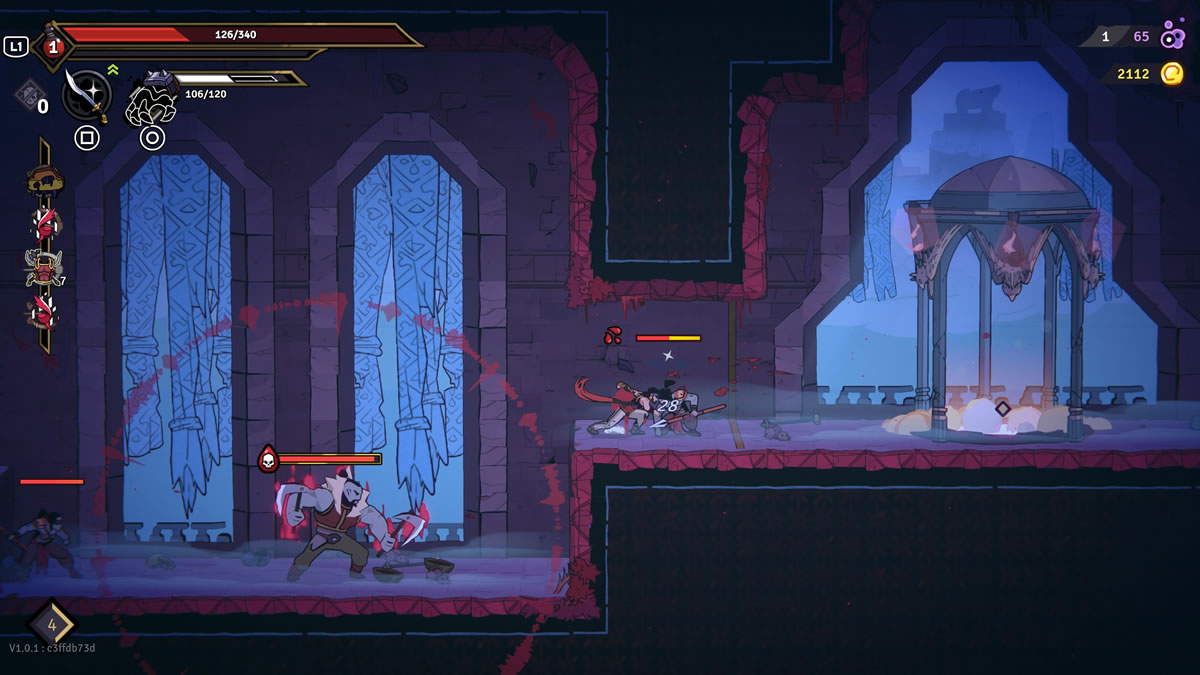The image size is (1200, 675).
Task: Click the diamond badge numbered 4
Action: [x=51, y=625]
